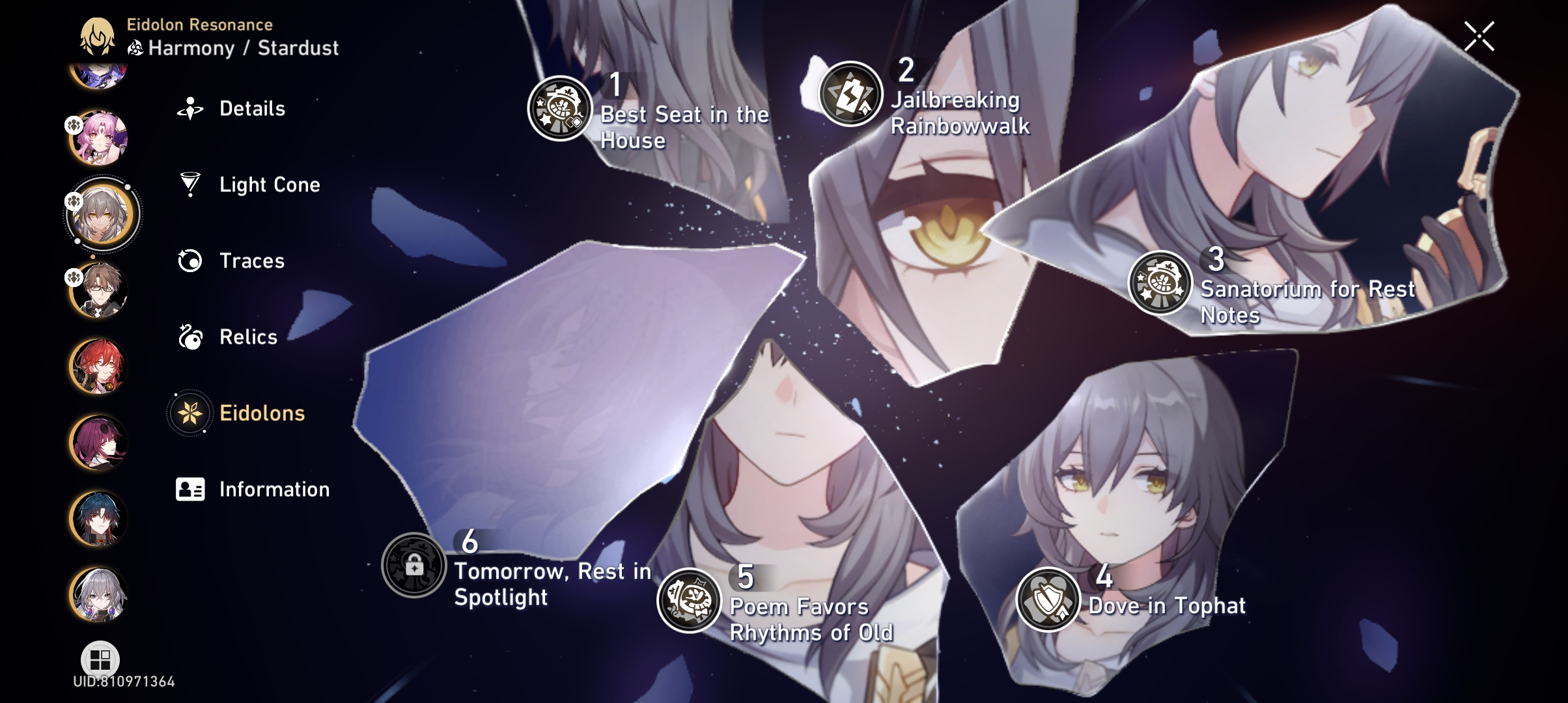The image size is (1568, 703).
Task: Choose the silver-haired character at the bottom
Action: [x=99, y=594]
